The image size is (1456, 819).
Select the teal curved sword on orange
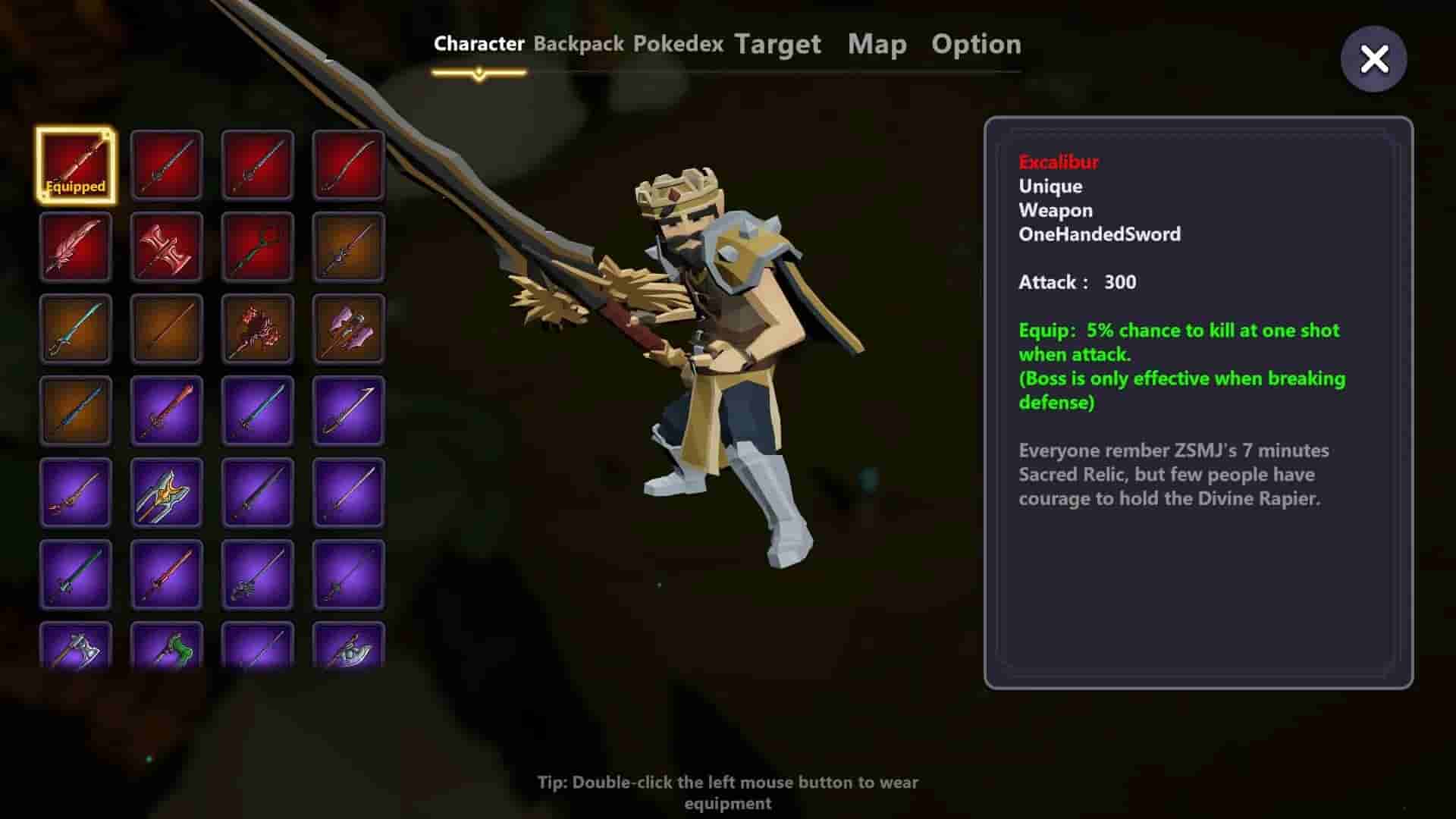click(76, 329)
